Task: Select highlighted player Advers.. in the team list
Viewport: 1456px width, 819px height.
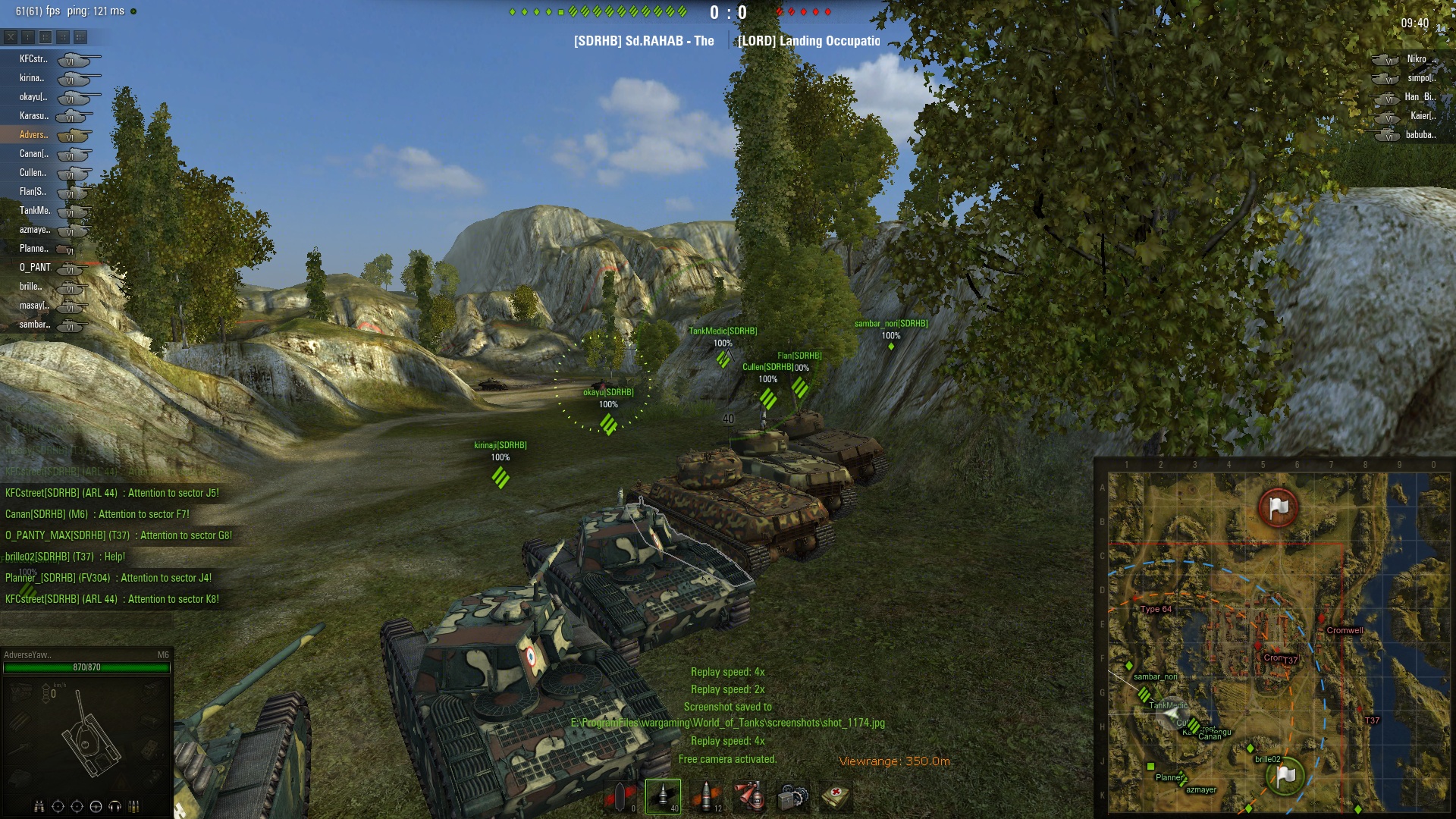Action: click(33, 135)
